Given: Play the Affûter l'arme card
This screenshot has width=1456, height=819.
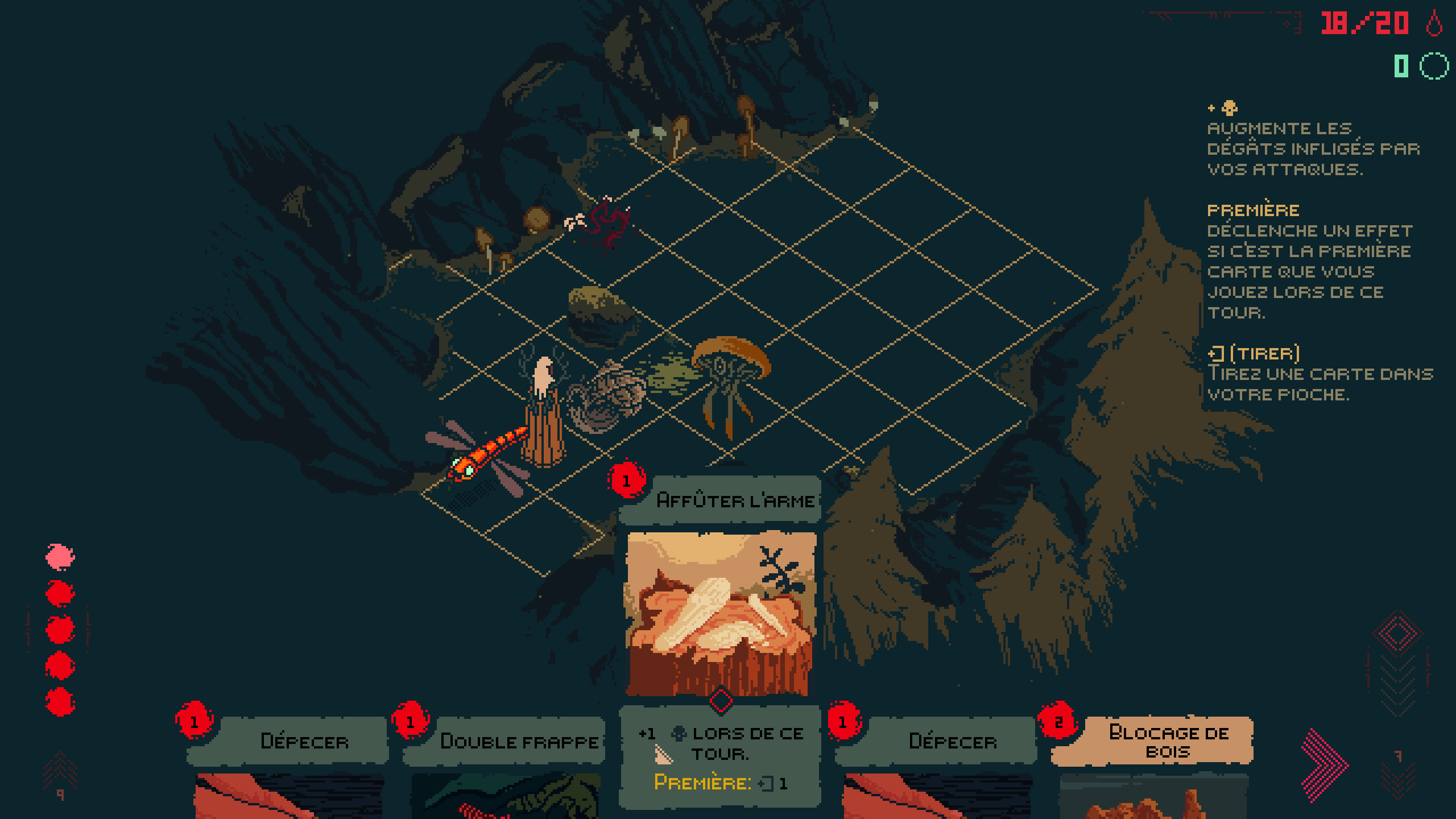Looking at the screenshot, I should 720,614.
